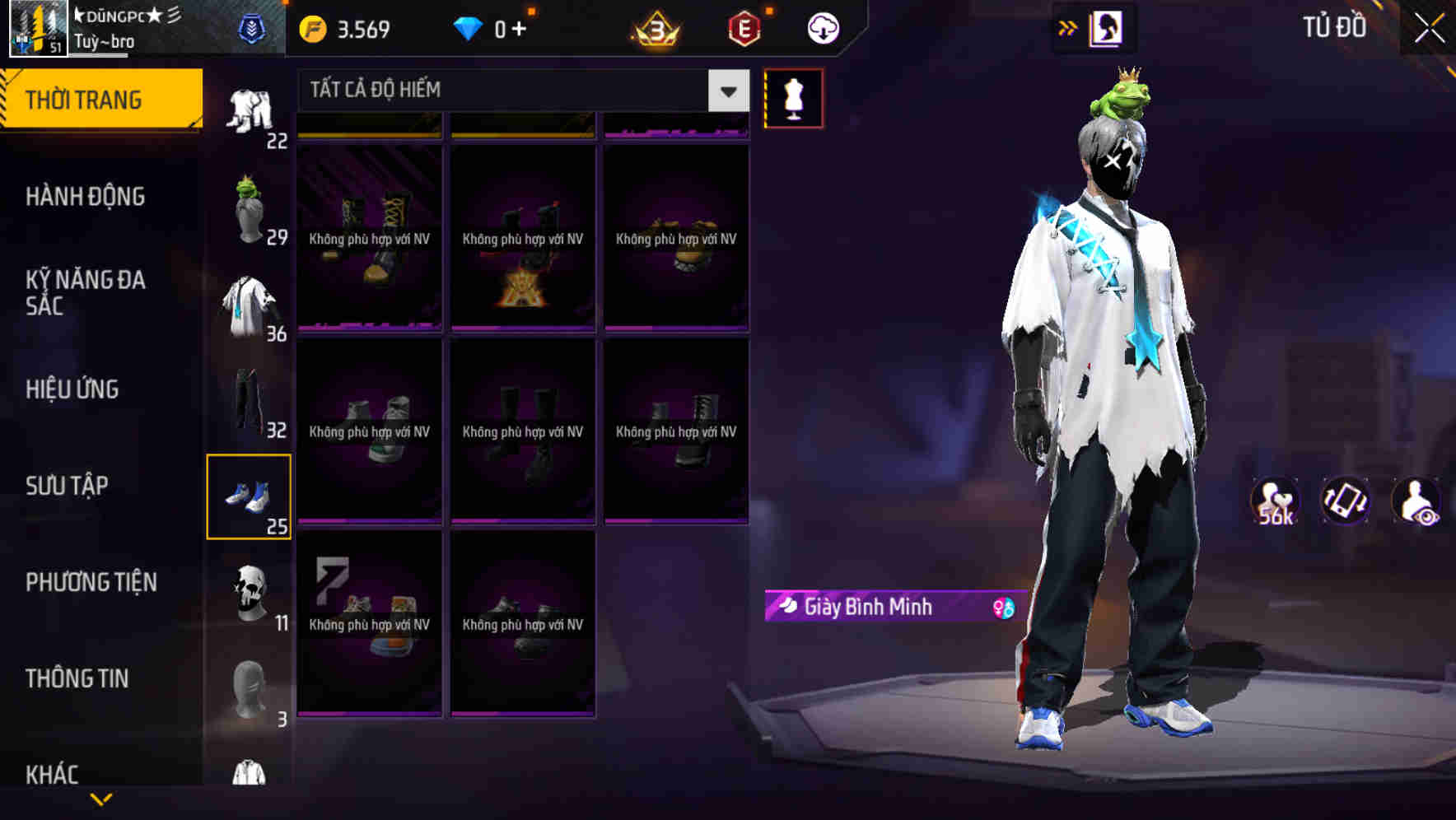This screenshot has width=1456, height=820.
Task: Click the double chevron next to portrait icon
Action: [1066, 27]
